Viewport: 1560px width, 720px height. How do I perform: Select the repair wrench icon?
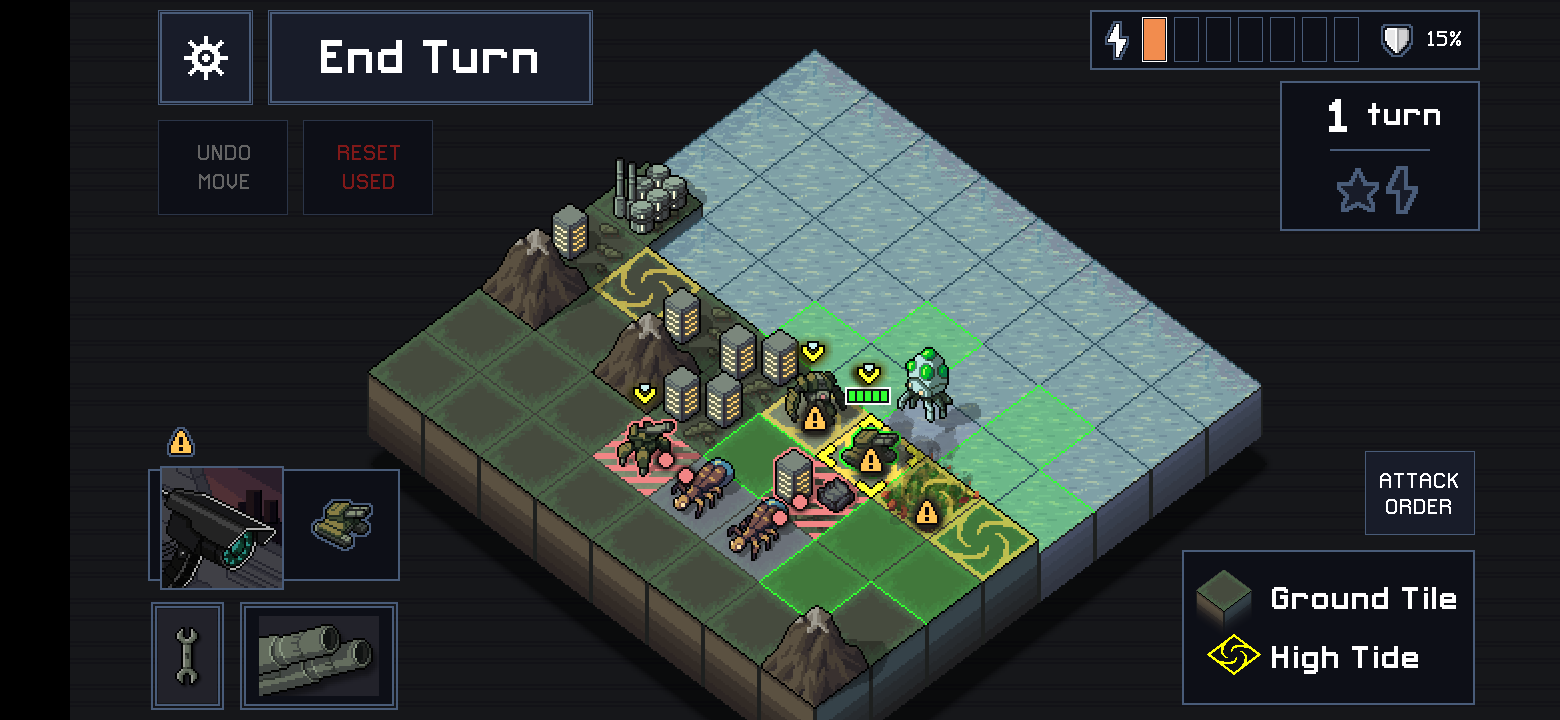coord(187,655)
